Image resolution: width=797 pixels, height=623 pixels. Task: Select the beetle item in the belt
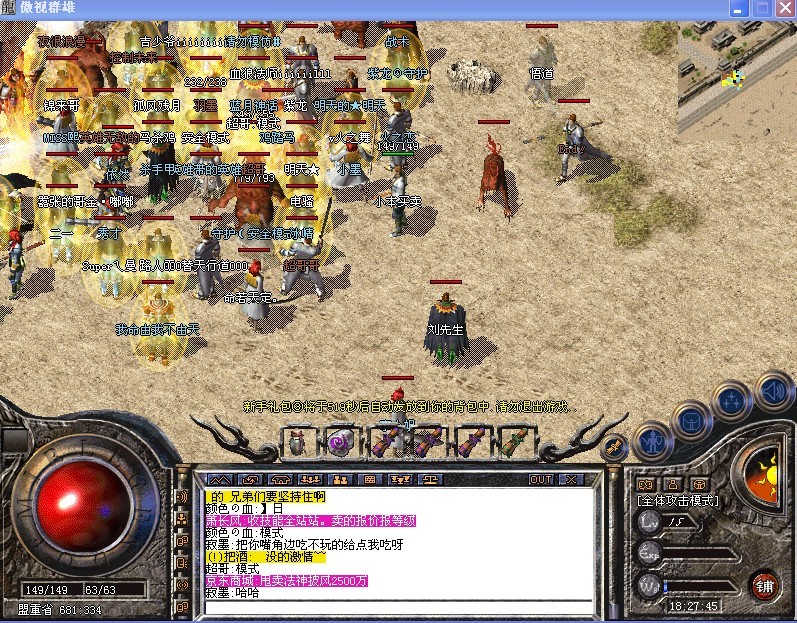pos(297,440)
